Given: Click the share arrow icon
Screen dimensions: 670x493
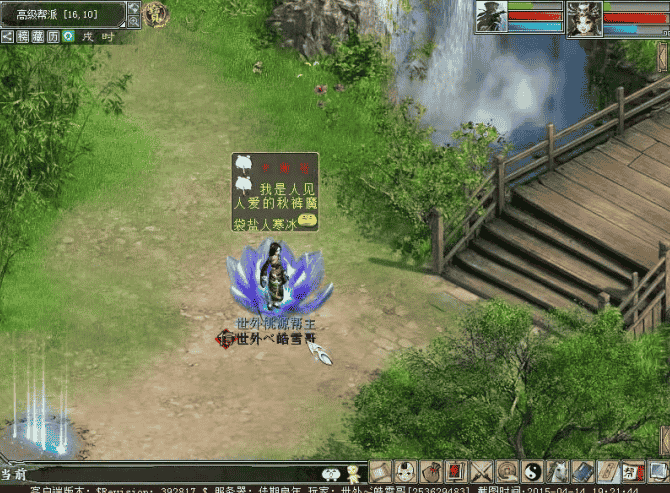Looking at the screenshot, I should click(7, 36).
